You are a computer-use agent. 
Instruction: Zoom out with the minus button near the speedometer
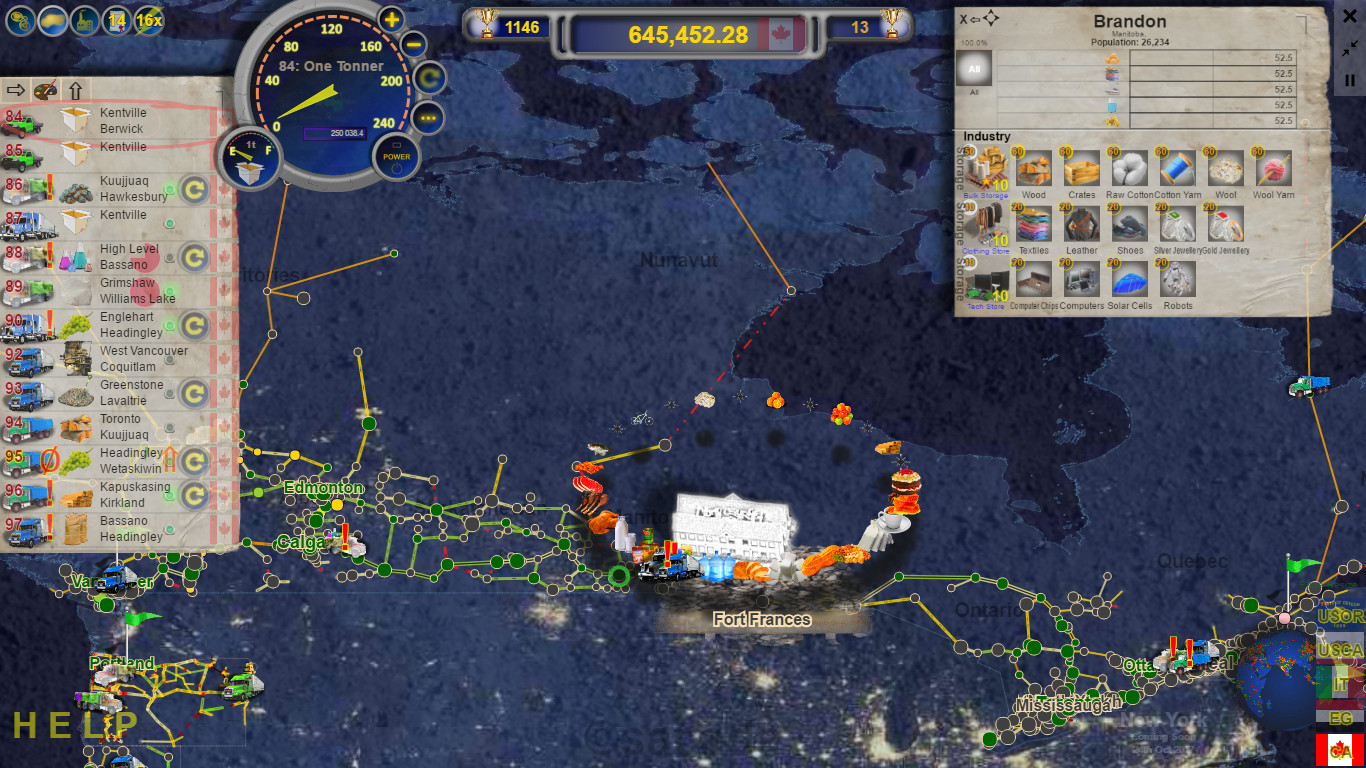(414, 43)
